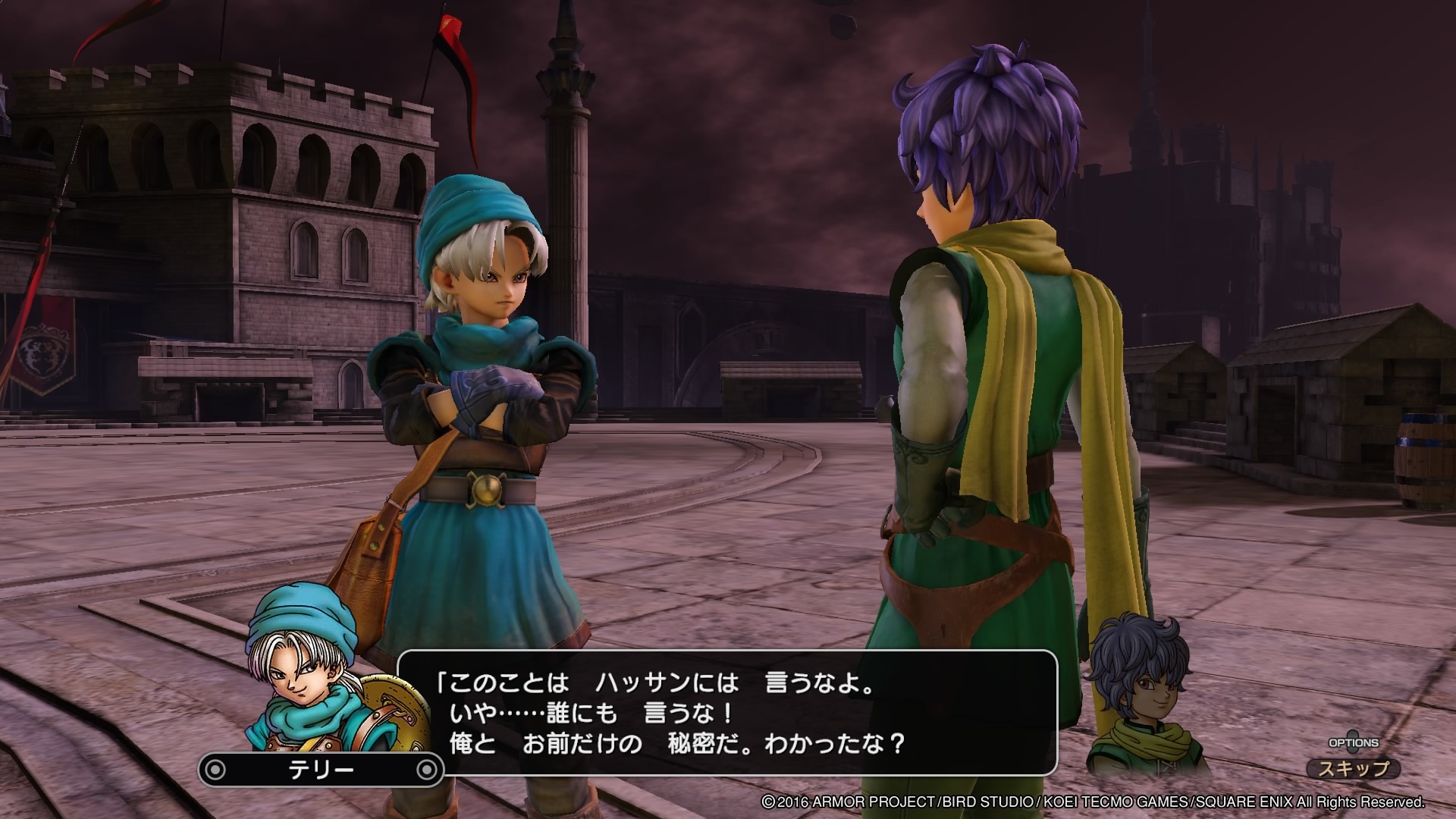
Task: Advance the dialogue text box
Action: pyautogui.click(x=726, y=713)
